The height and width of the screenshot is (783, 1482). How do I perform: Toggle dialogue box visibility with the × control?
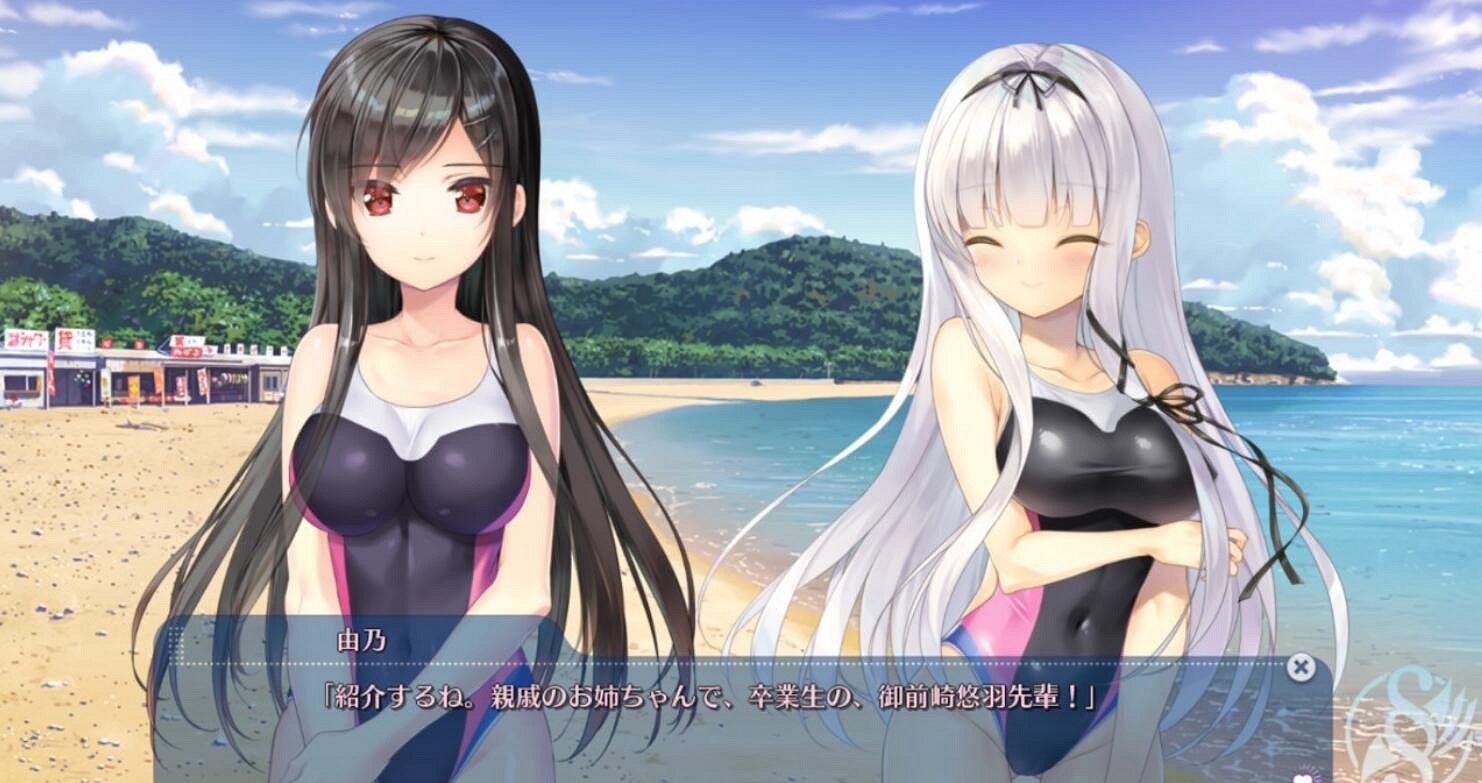click(1300, 667)
